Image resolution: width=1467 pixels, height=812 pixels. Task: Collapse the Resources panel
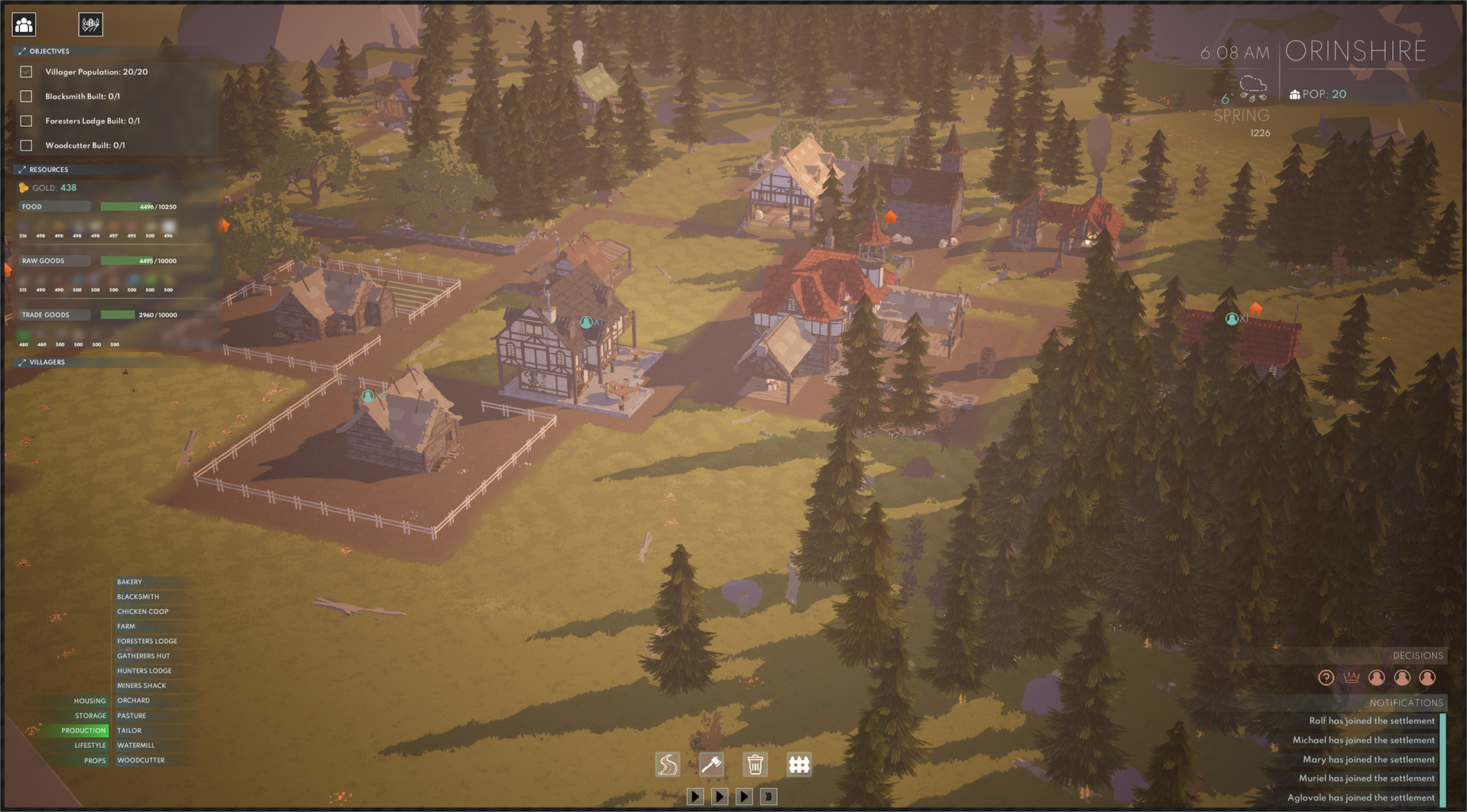point(21,169)
